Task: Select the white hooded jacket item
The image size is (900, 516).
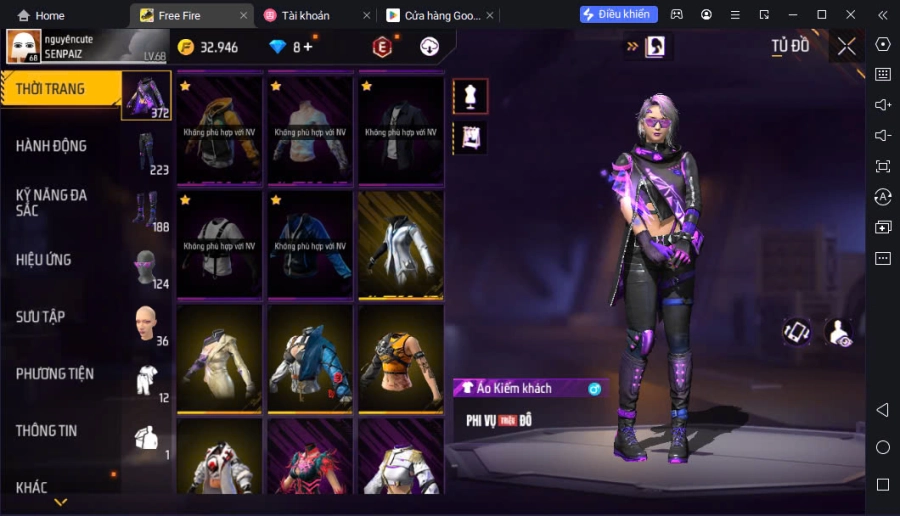Action: tap(401, 243)
